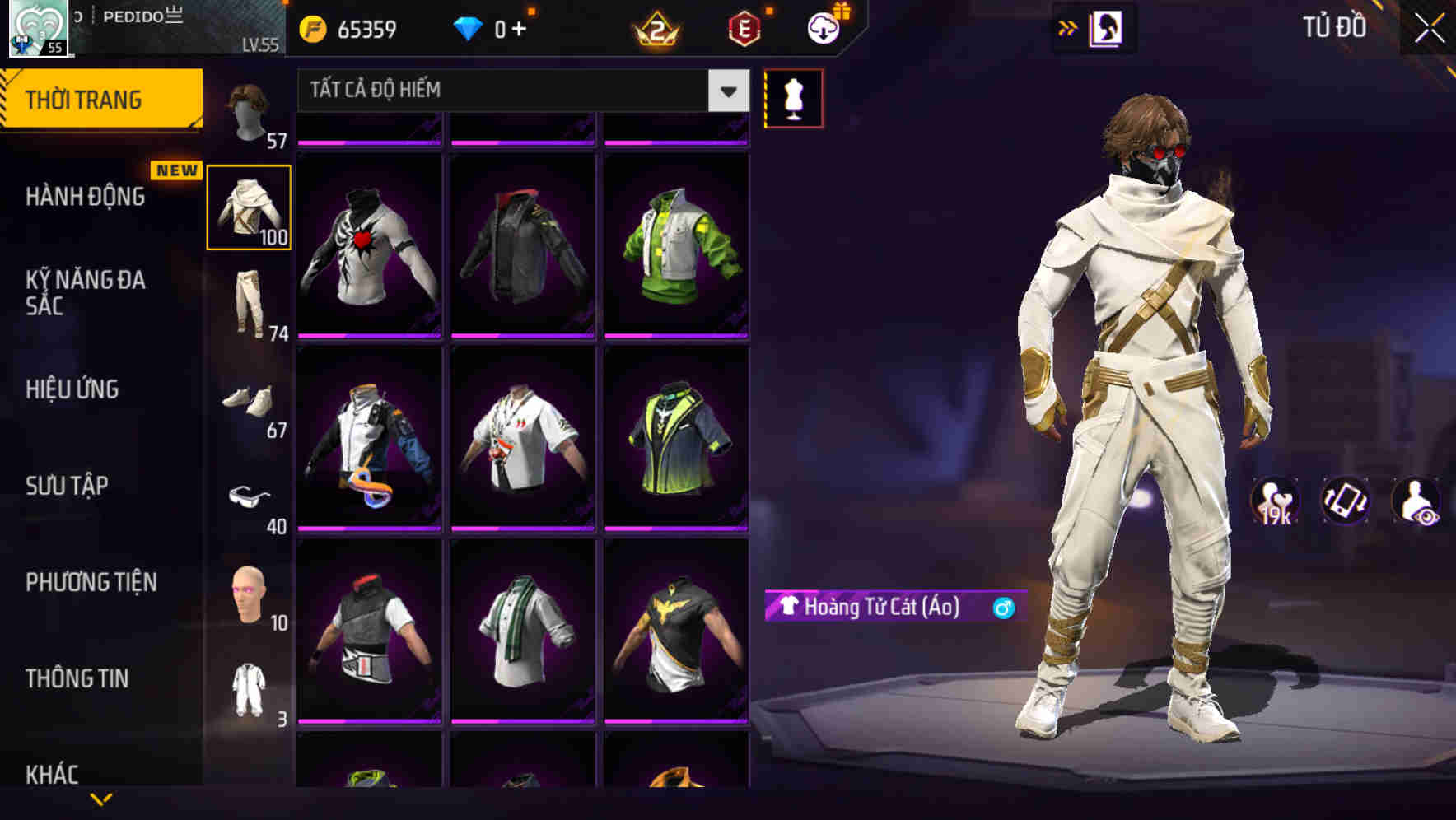
Task: Expand the yellow double-arrow panel toggle
Action: point(1067,26)
